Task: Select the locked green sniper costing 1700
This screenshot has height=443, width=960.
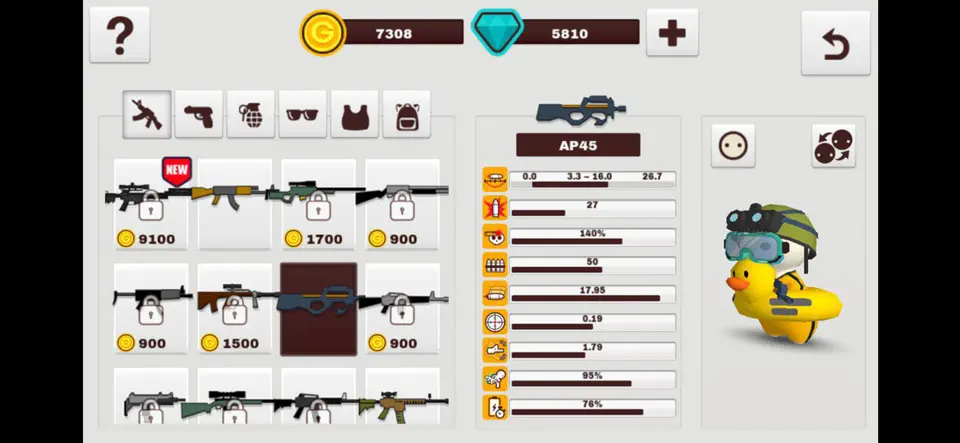Action: pyautogui.click(x=318, y=205)
